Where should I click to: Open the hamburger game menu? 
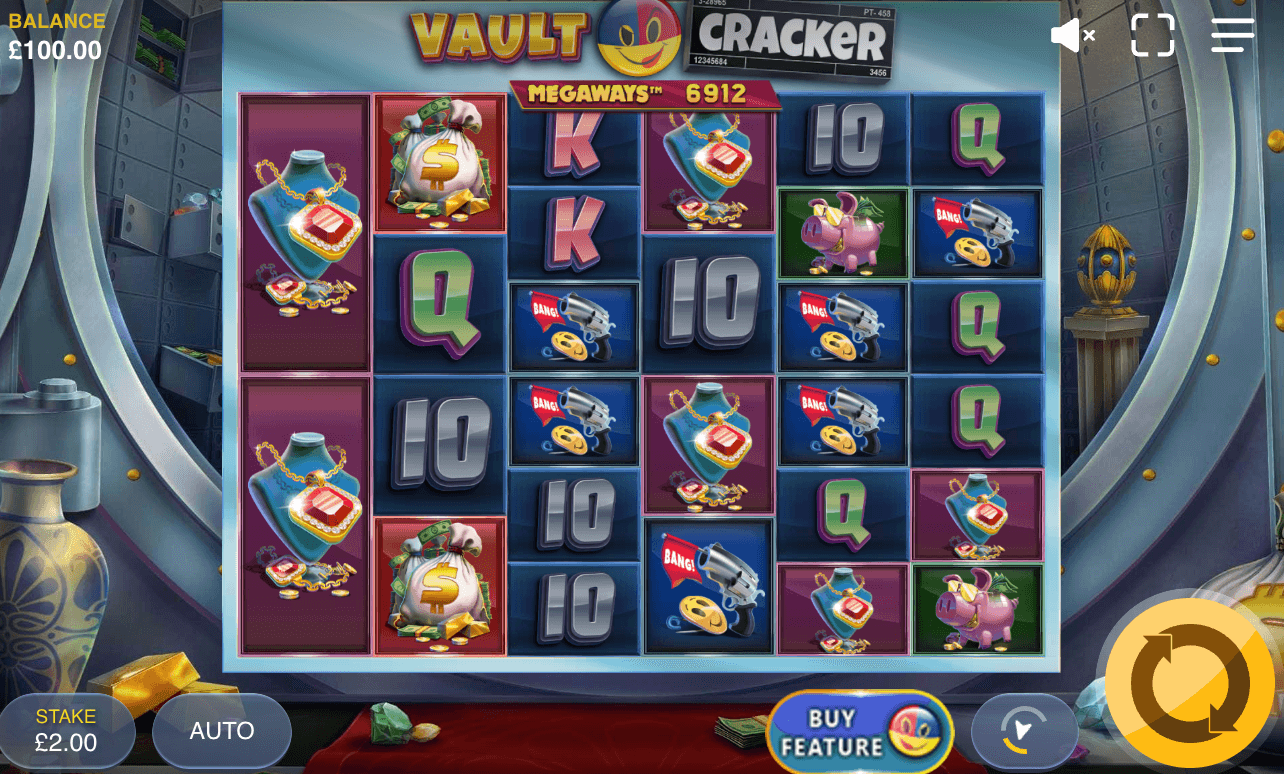tap(1232, 35)
